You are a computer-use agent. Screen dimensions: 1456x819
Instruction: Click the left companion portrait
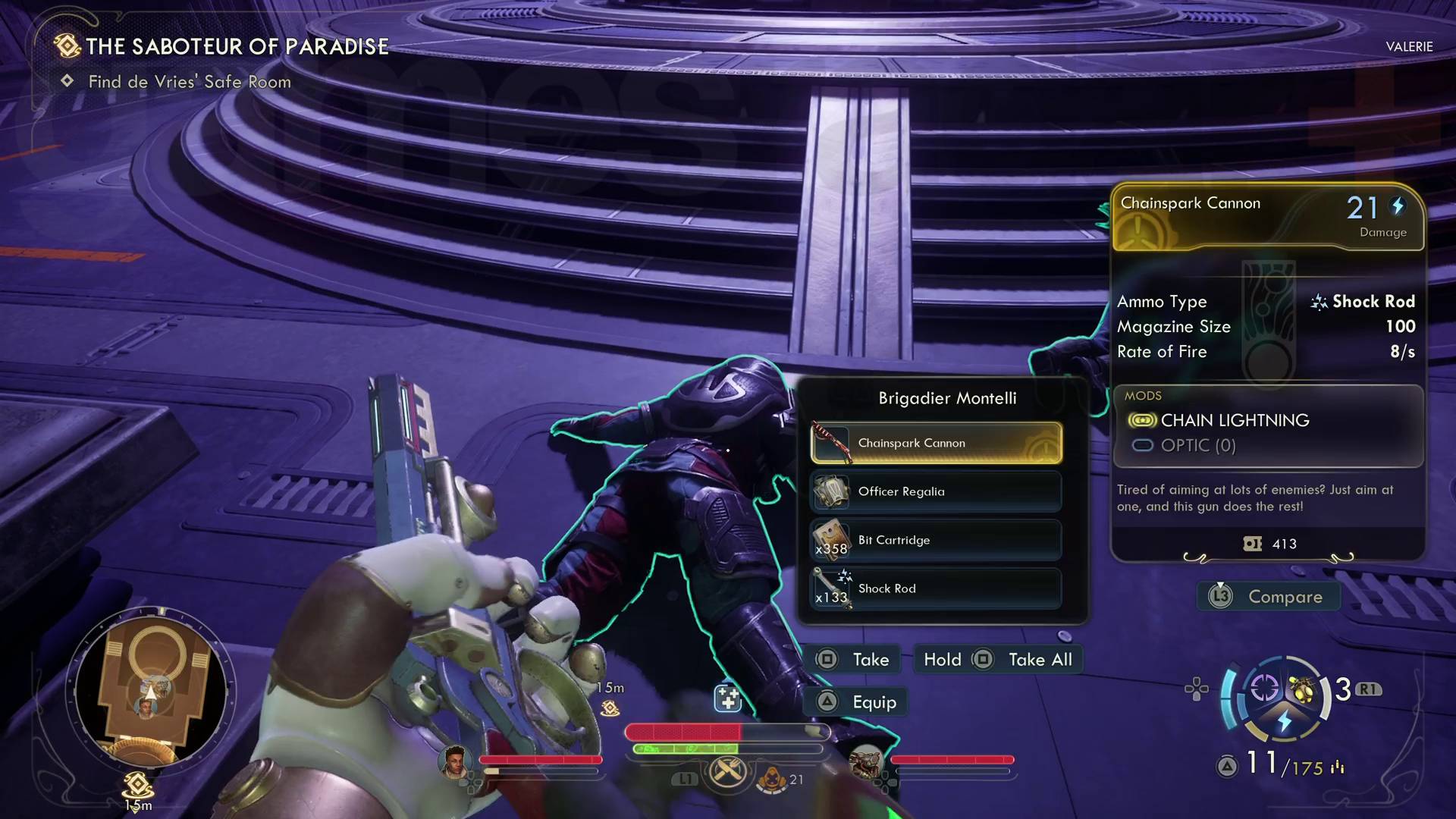pos(454,762)
